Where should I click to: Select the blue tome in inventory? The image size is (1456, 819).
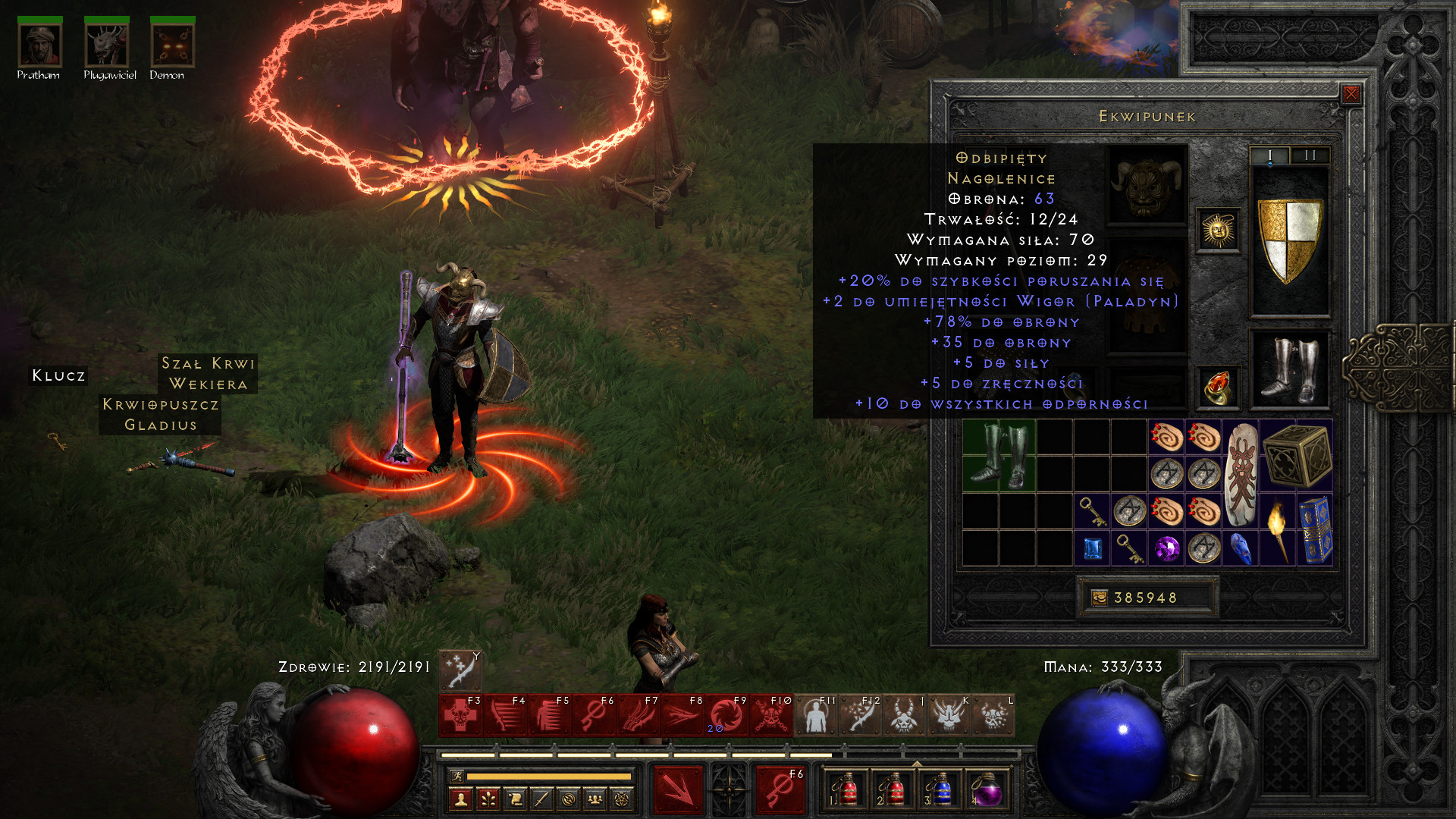[x=1315, y=530]
